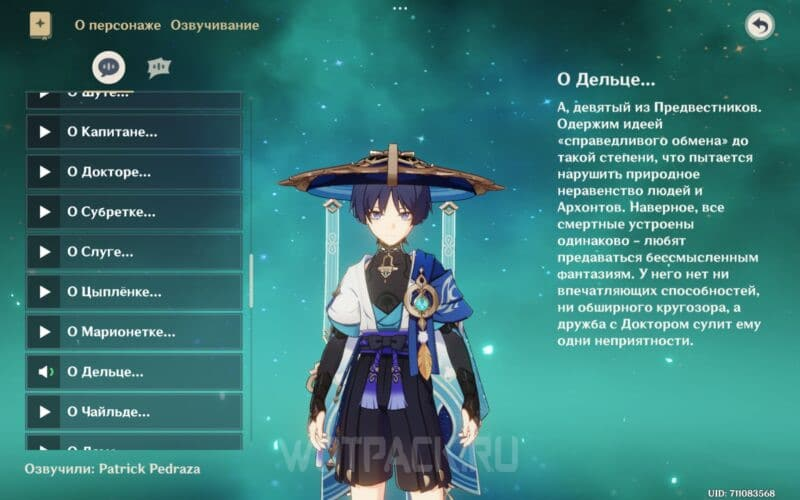Screen dimensions: 800x500
Task: Click the profile book icon in the corner
Action: [x=40, y=24]
